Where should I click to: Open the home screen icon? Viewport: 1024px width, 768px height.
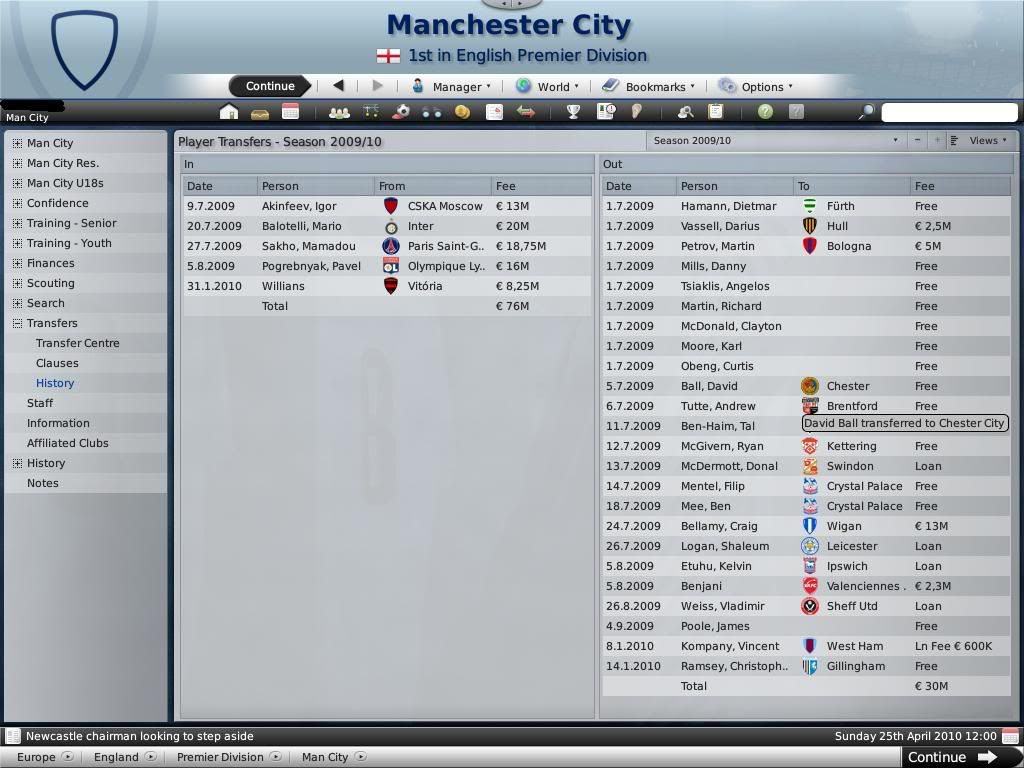pyautogui.click(x=229, y=112)
